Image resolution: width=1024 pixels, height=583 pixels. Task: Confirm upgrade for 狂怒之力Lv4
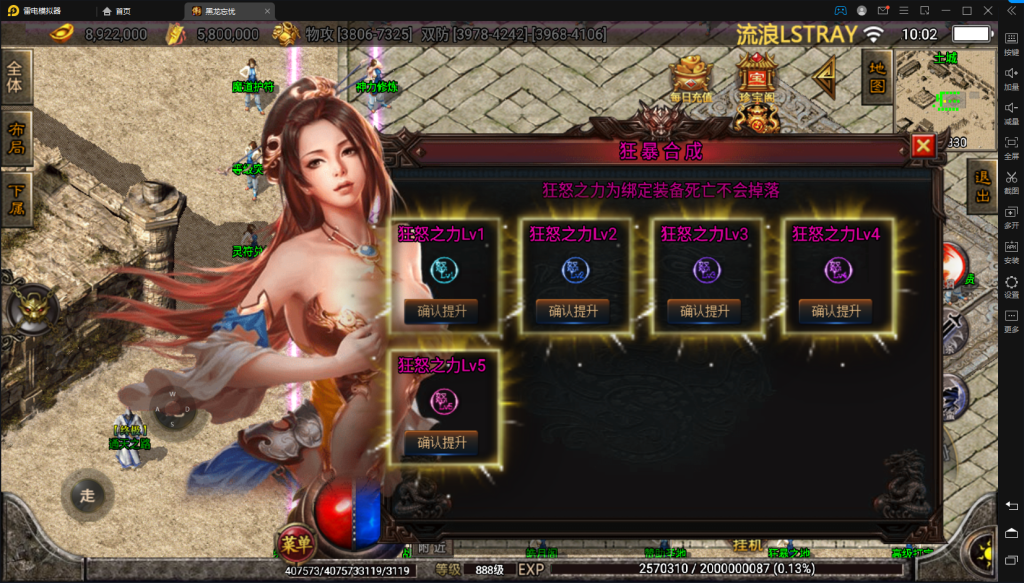coord(835,311)
